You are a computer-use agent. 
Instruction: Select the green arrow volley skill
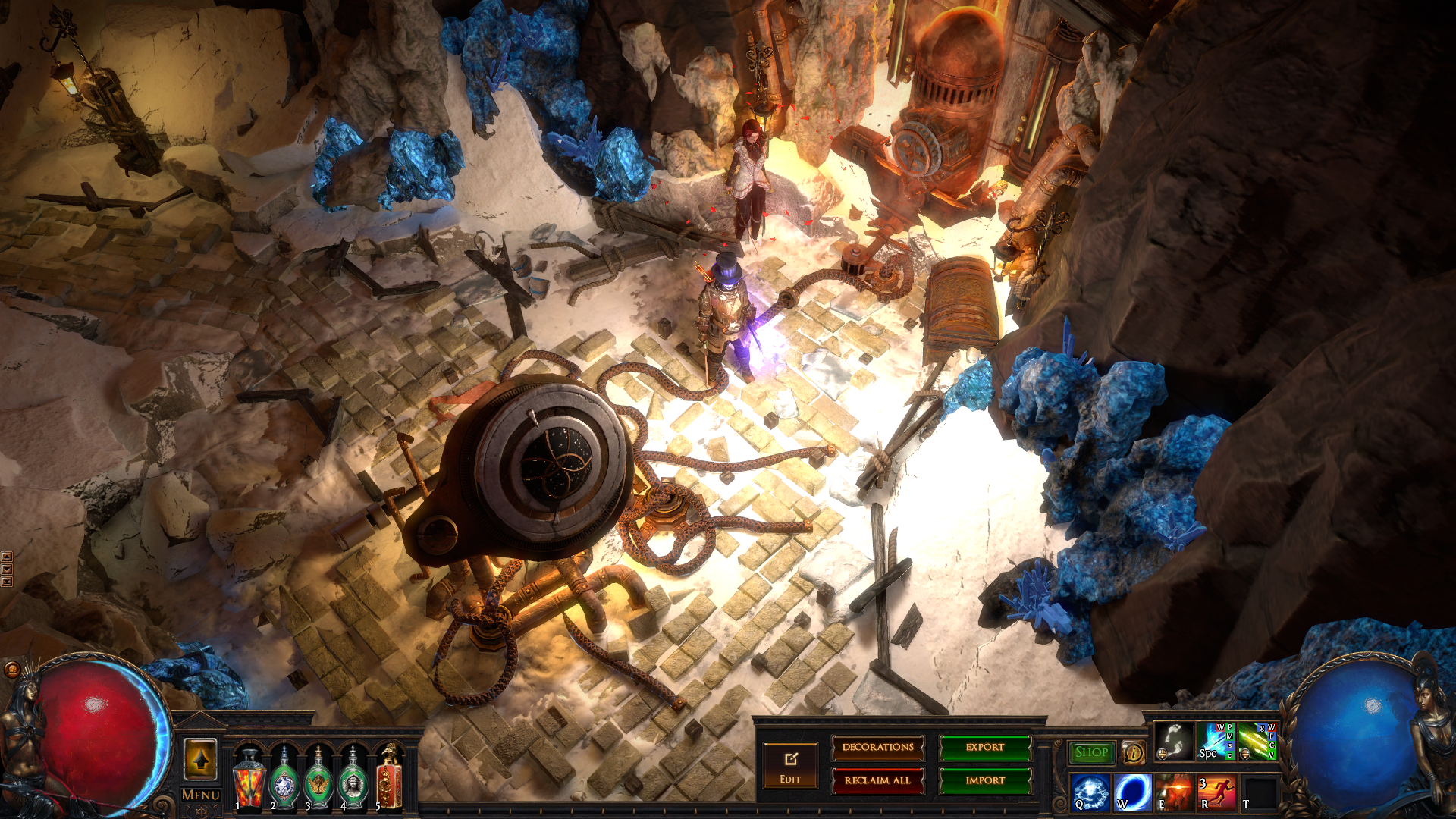coord(1257,742)
